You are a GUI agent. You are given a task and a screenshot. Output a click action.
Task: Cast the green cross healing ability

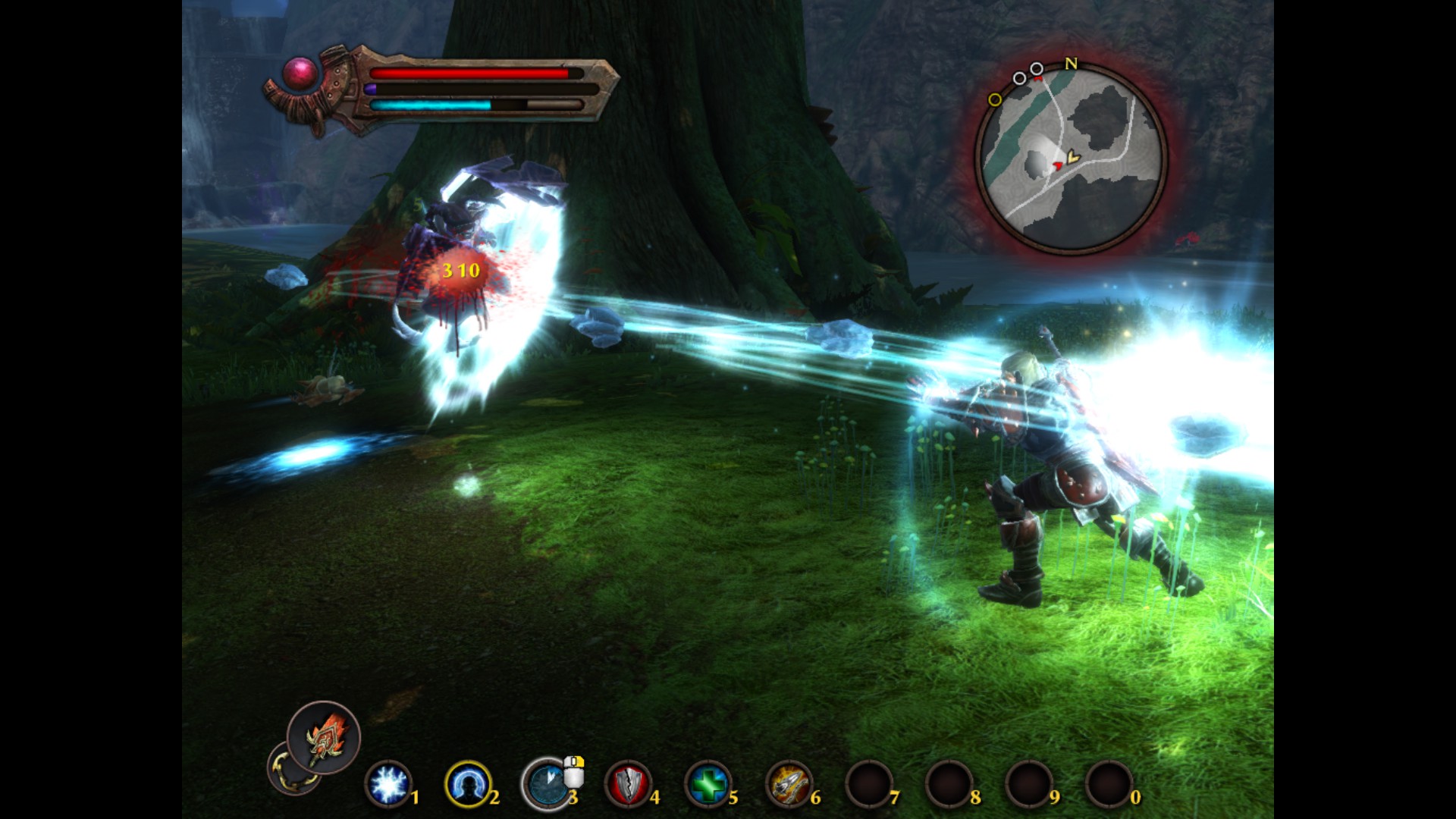coord(708,784)
